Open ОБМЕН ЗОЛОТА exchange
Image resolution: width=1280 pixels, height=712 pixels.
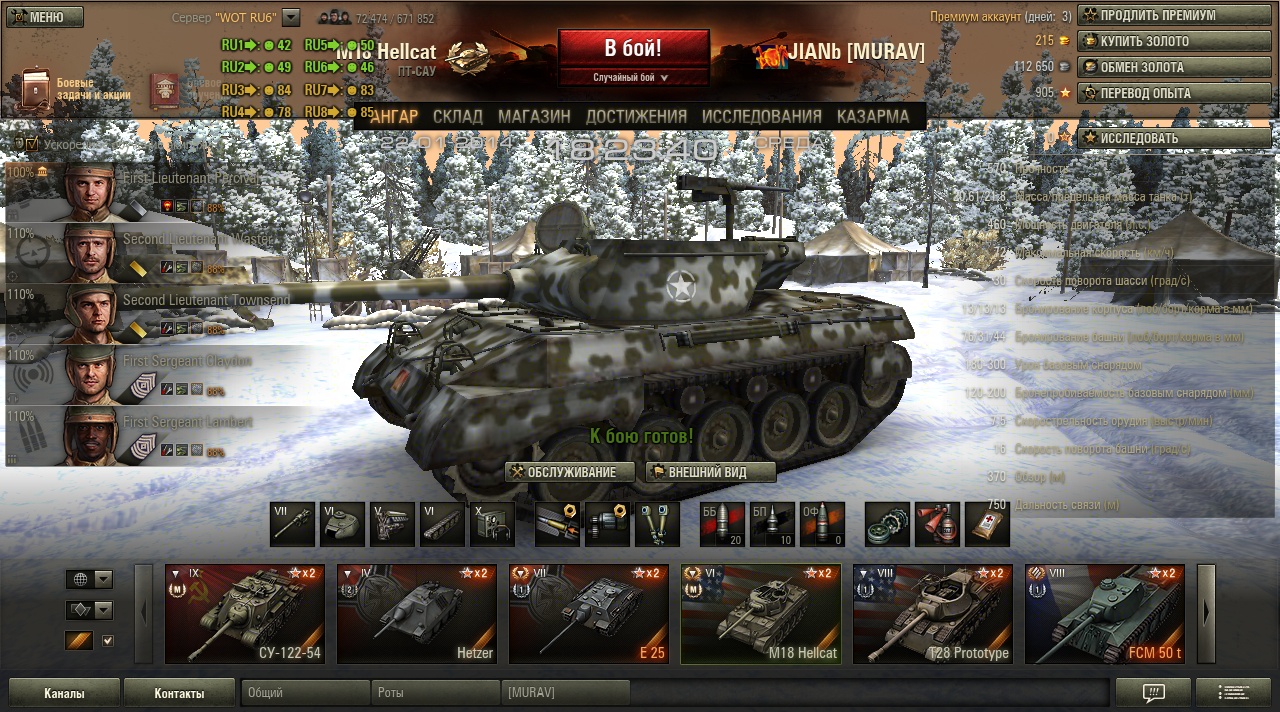(1174, 67)
